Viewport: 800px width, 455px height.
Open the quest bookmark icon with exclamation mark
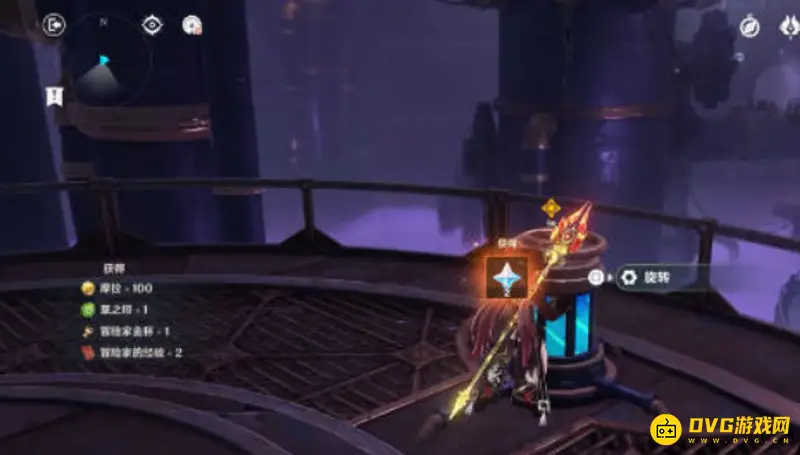[54, 95]
